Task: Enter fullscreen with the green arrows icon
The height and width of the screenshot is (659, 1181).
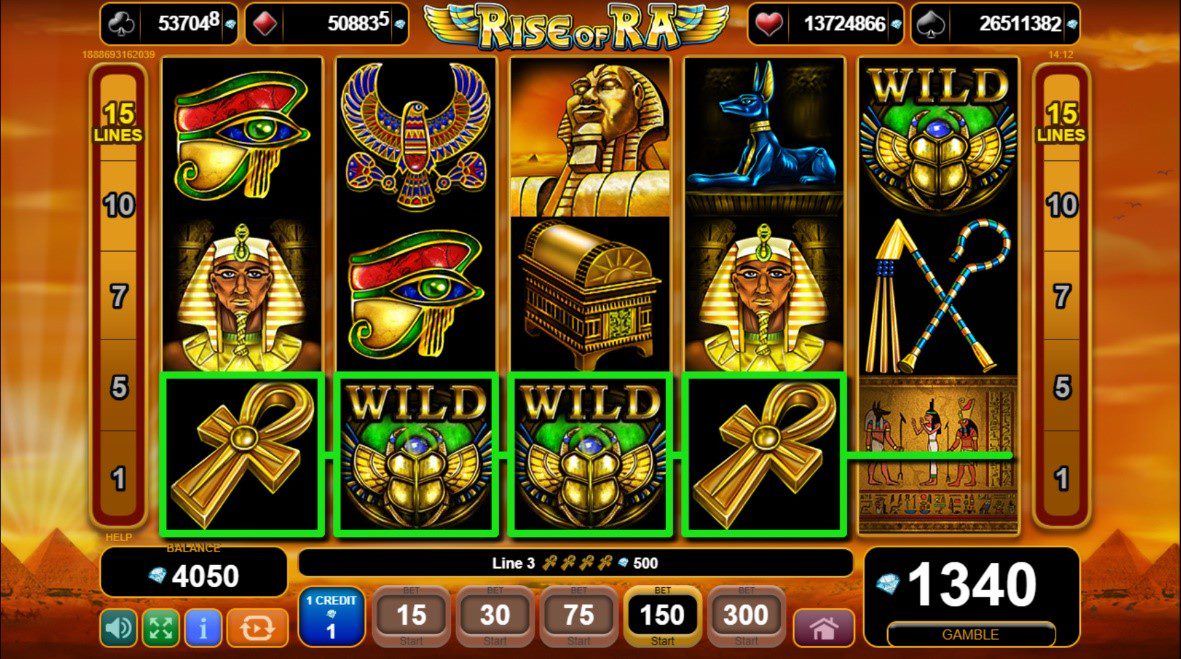Action: pyautogui.click(x=160, y=628)
